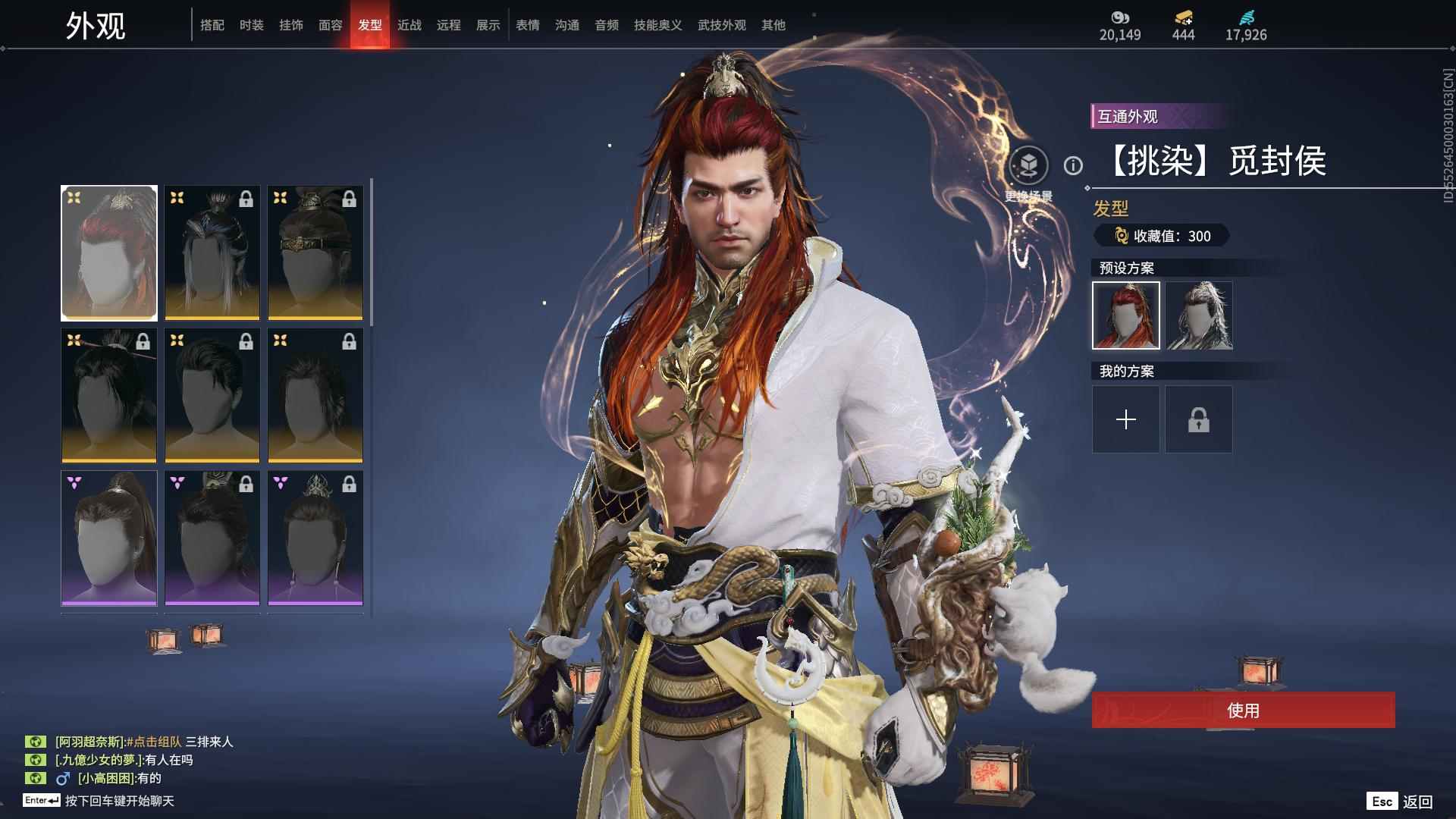Pick the unlocked purple-tier ponytail hairstyle

[x=109, y=538]
